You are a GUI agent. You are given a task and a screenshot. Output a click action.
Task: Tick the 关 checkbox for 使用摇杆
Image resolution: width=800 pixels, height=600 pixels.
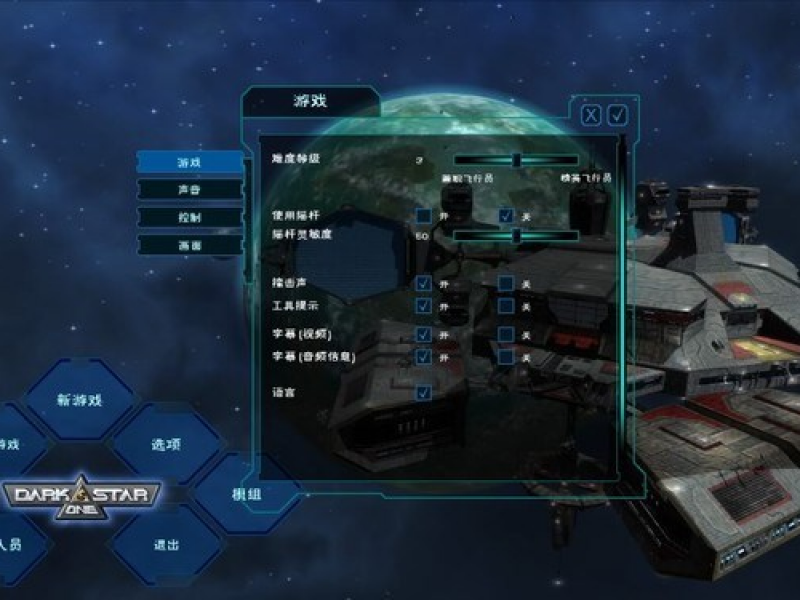[x=507, y=216]
